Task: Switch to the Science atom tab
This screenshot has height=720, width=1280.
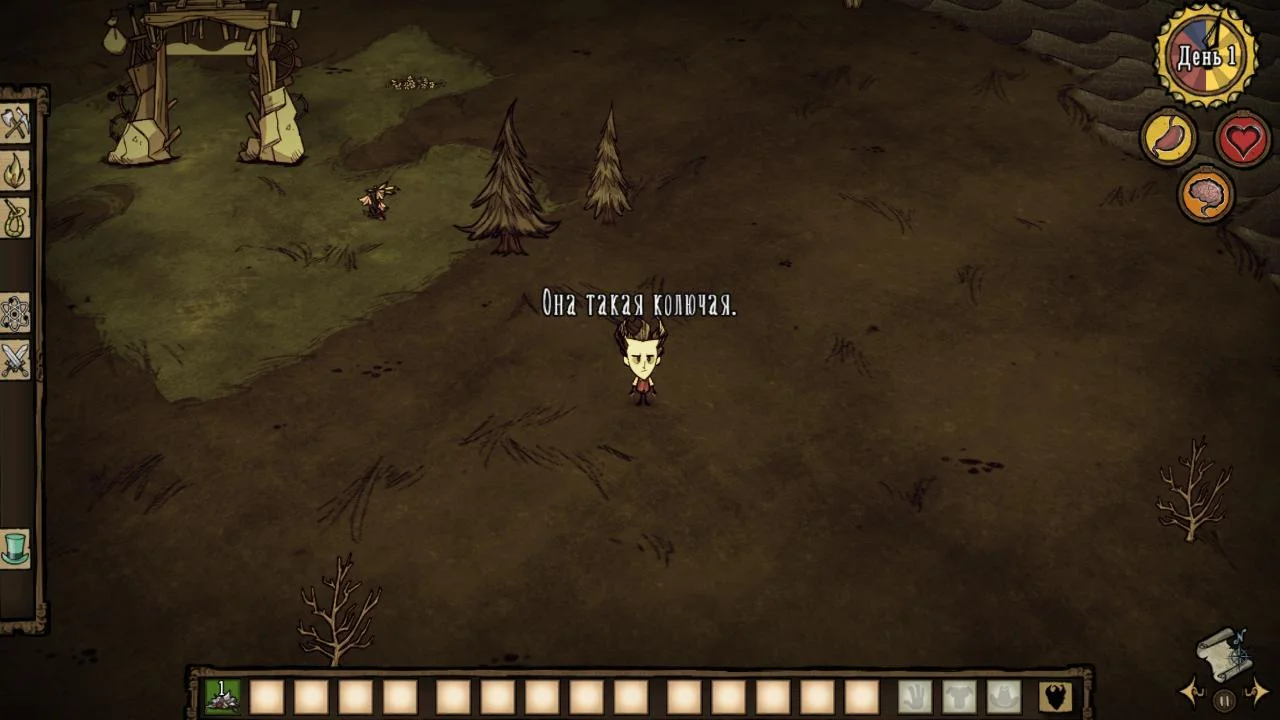Action: (15, 313)
